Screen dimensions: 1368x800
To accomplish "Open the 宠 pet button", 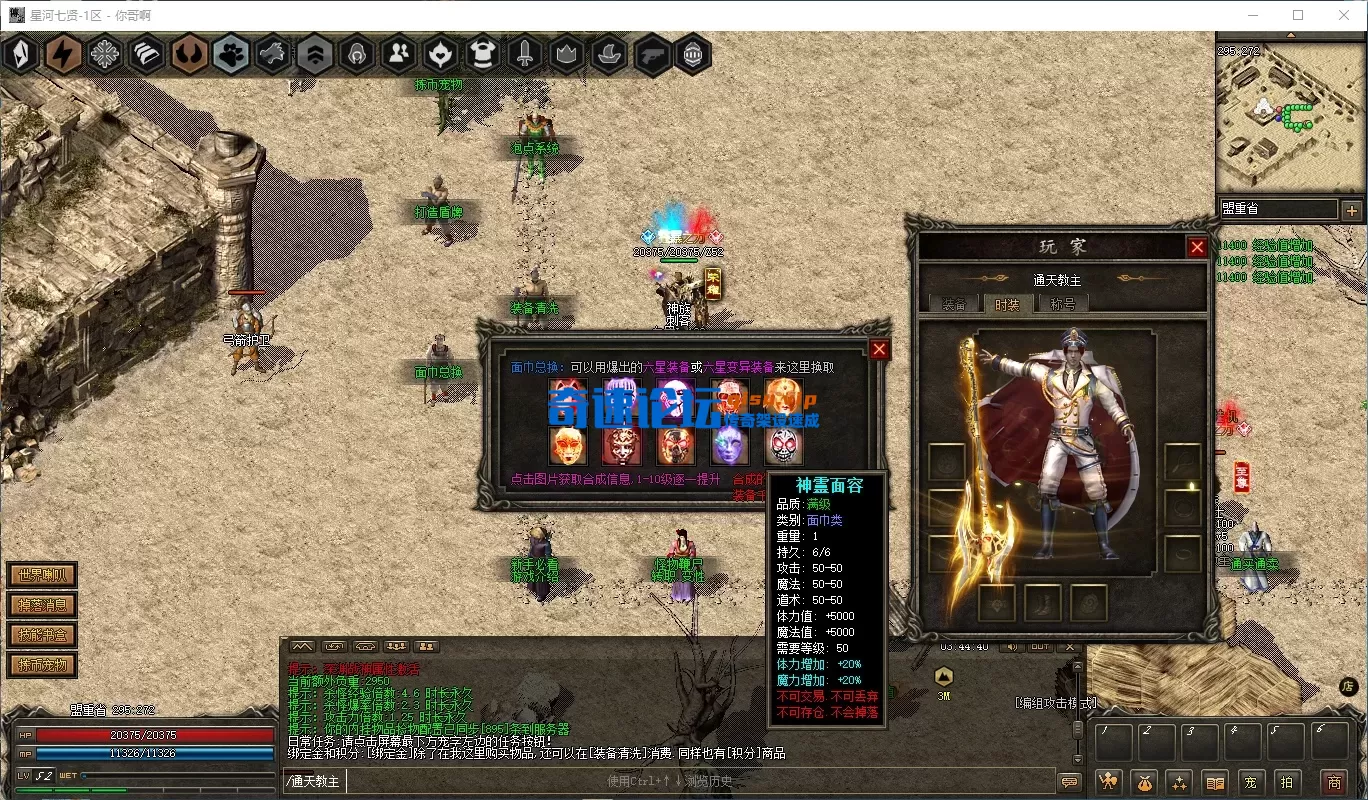I will click(x=1250, y=782).
